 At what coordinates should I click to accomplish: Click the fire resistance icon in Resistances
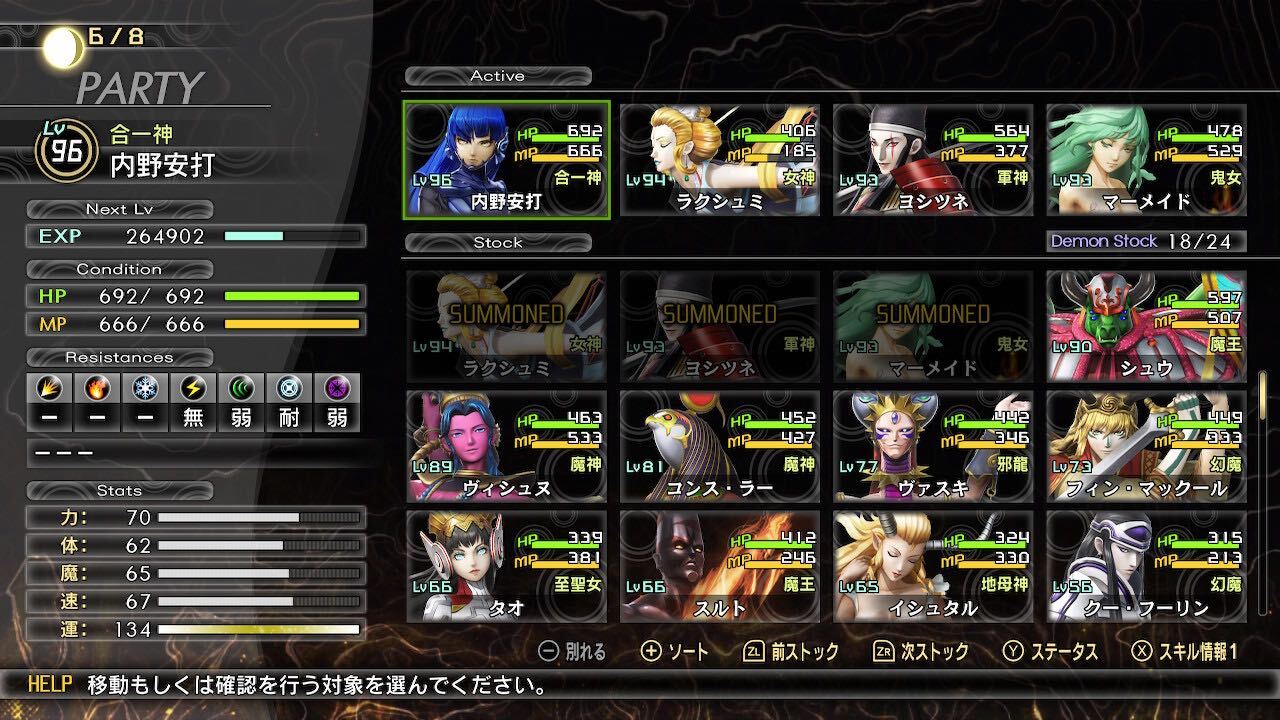[x=96, y=385]
